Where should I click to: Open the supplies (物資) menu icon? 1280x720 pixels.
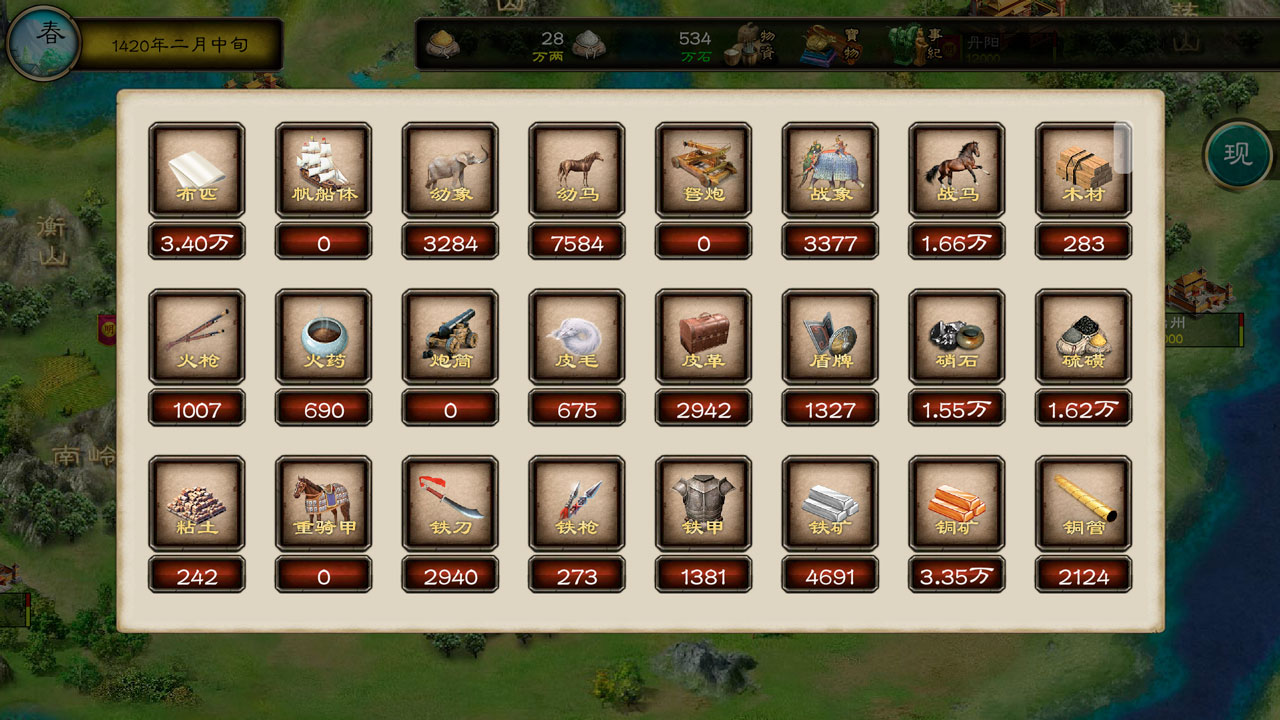pyautogui.click(x=757, y=44)
